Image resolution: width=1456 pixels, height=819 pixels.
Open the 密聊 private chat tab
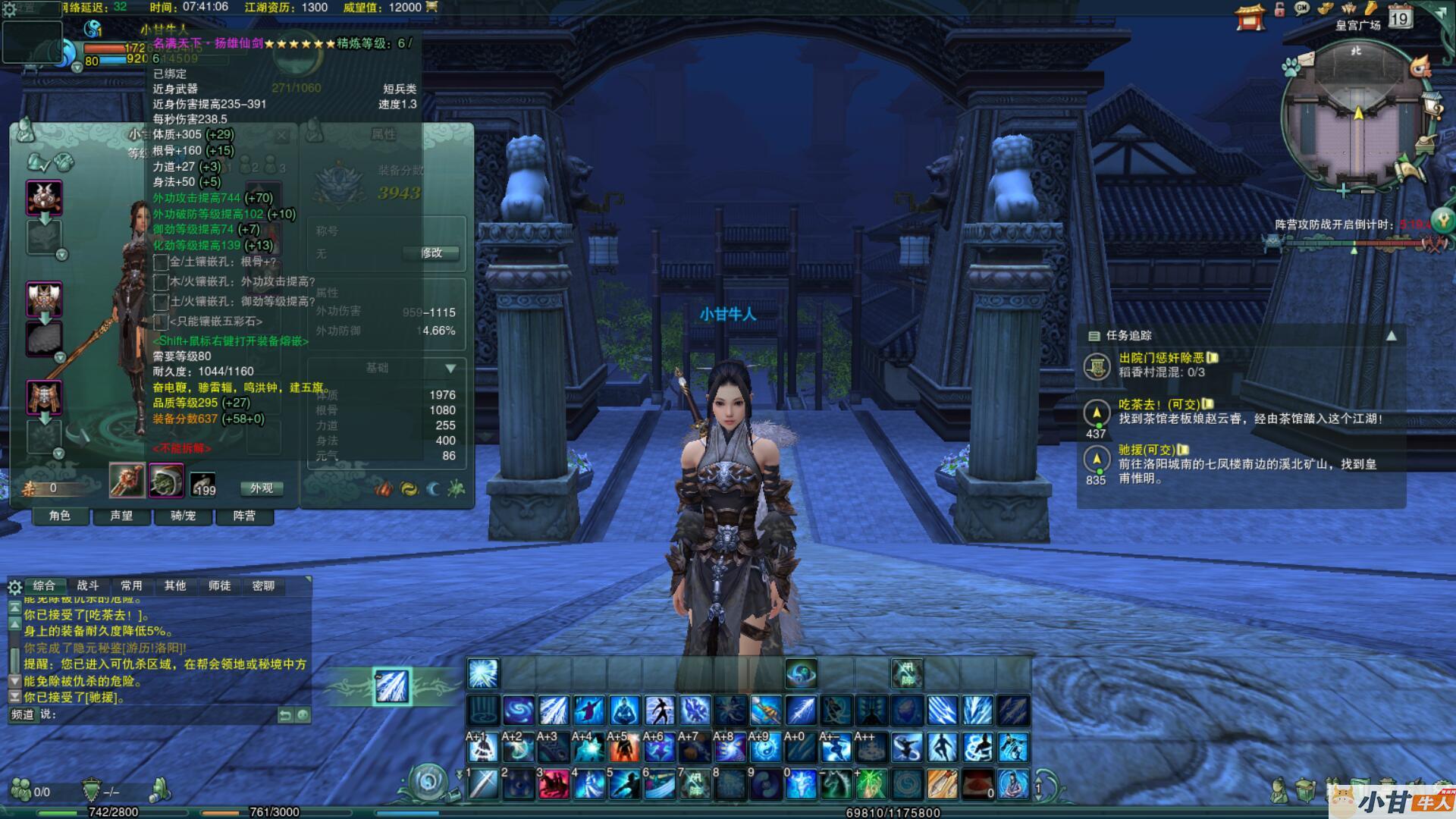[263, 585]
